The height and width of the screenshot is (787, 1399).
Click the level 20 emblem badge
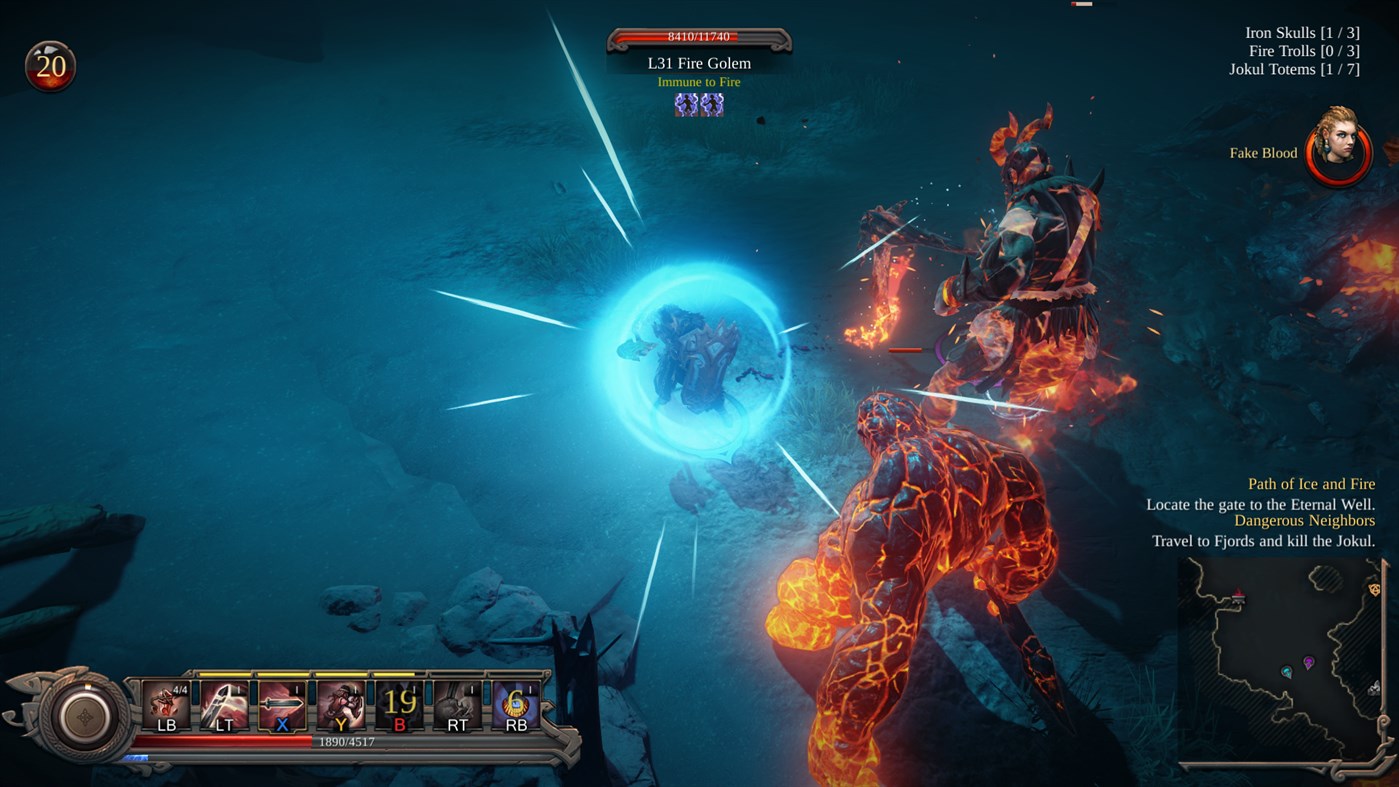(x=52, y=66)
